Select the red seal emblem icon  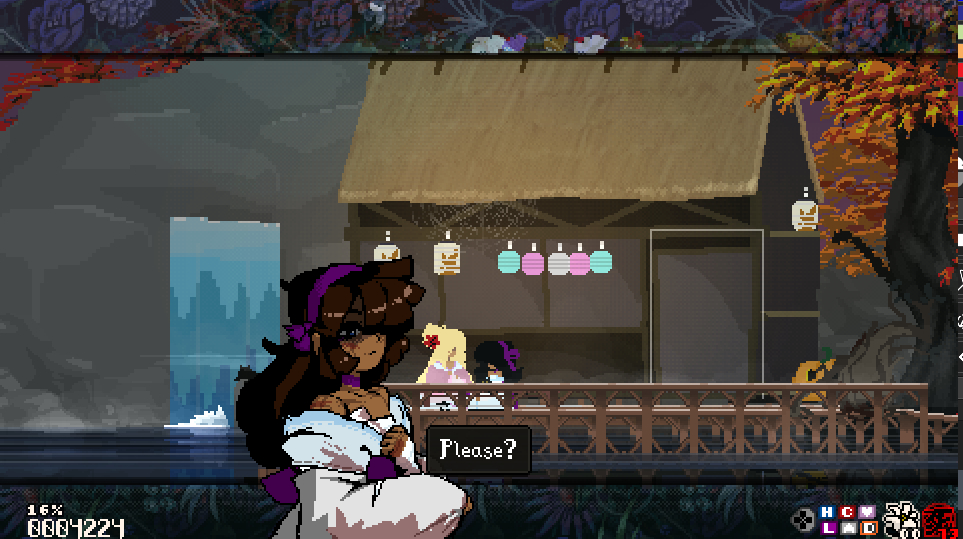[x=939, y=520]
